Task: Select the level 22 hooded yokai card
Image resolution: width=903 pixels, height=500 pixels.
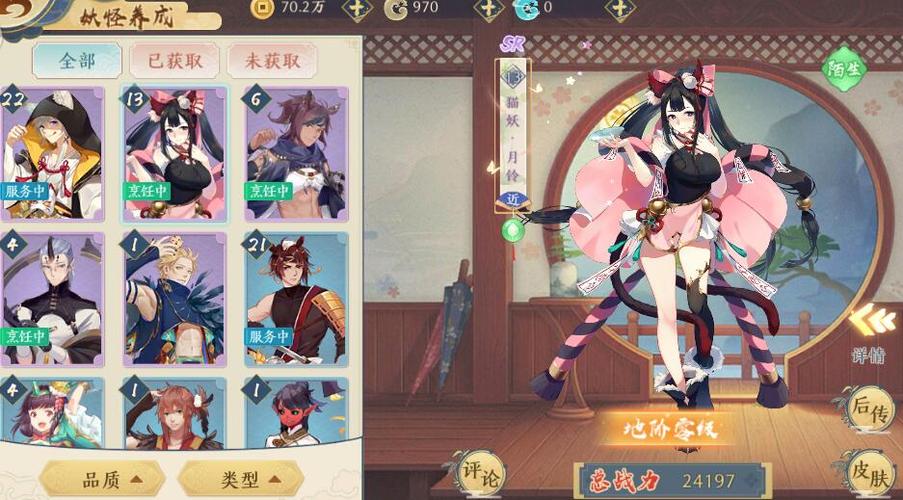Action: click(x=52, y=152)
